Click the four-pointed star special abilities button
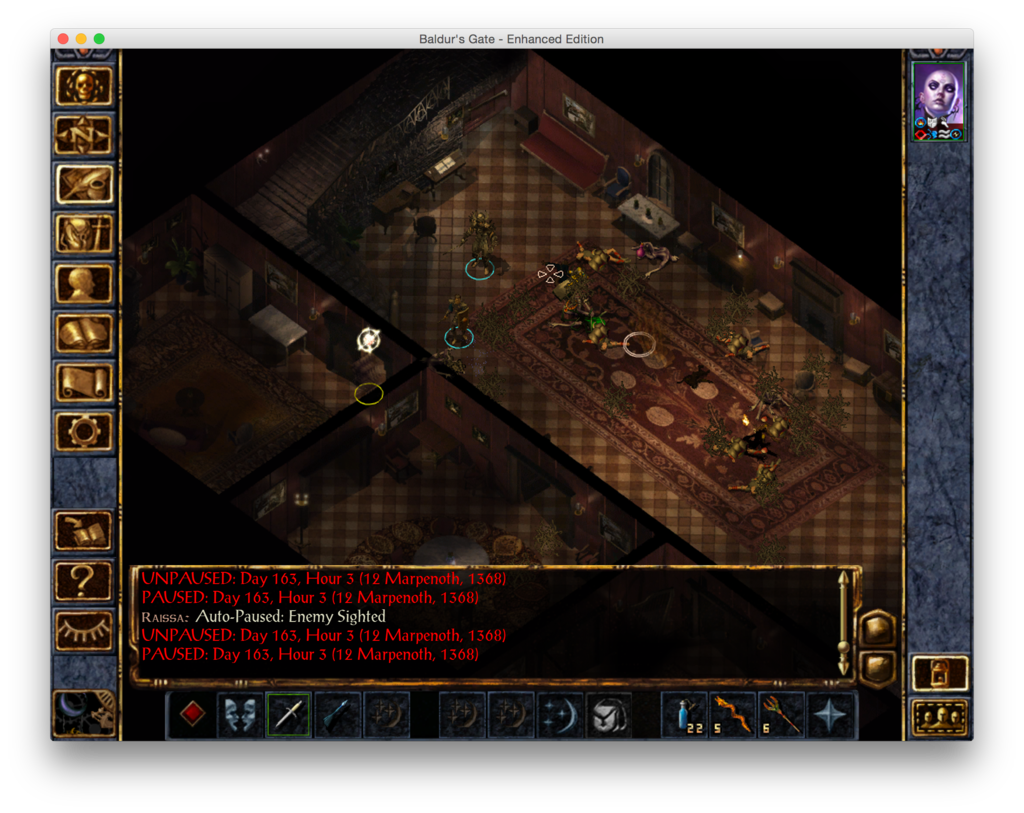Screen dimensions: 1024x813 831,715
